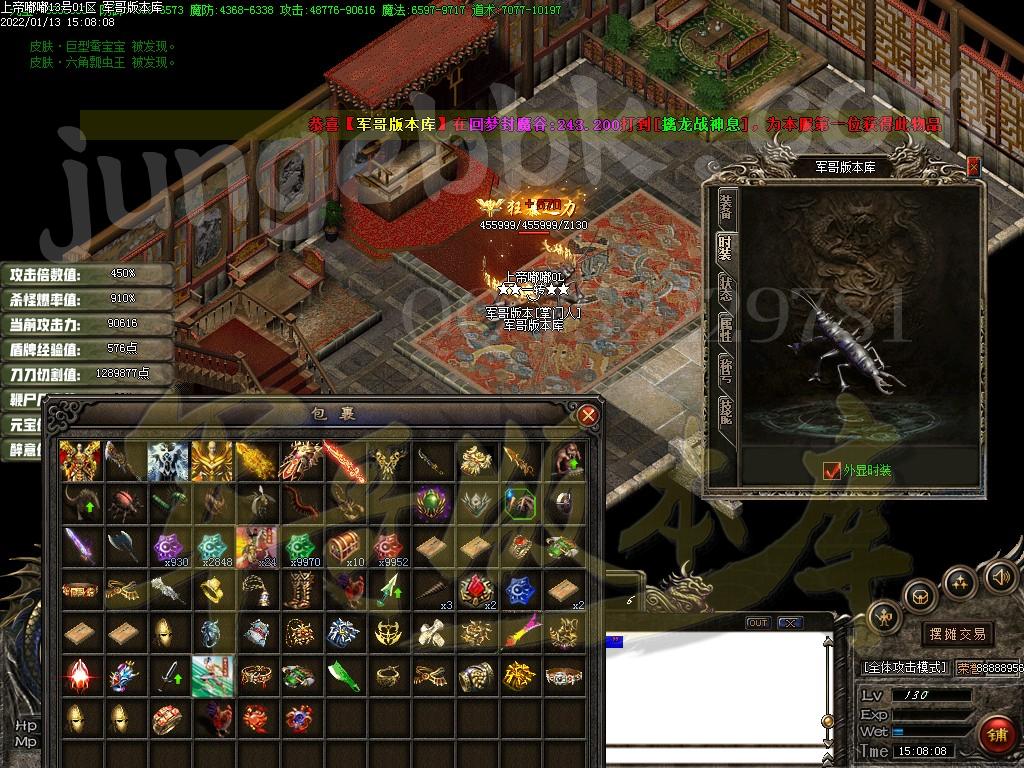
Task: Close the 军哥版本库 character panel
Action: [x=973, y=167]
